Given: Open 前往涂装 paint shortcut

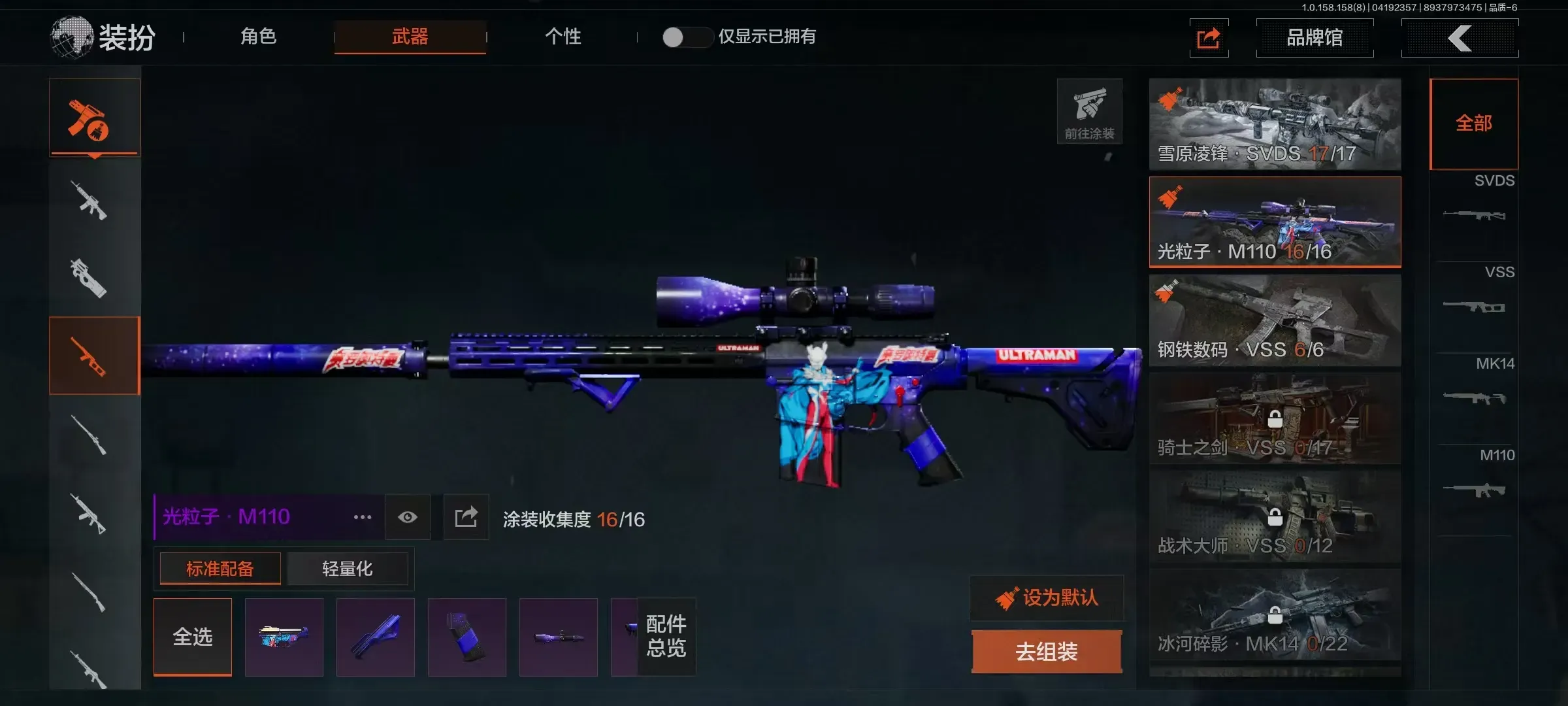Looking at the screenshot, I should 1089,111.
